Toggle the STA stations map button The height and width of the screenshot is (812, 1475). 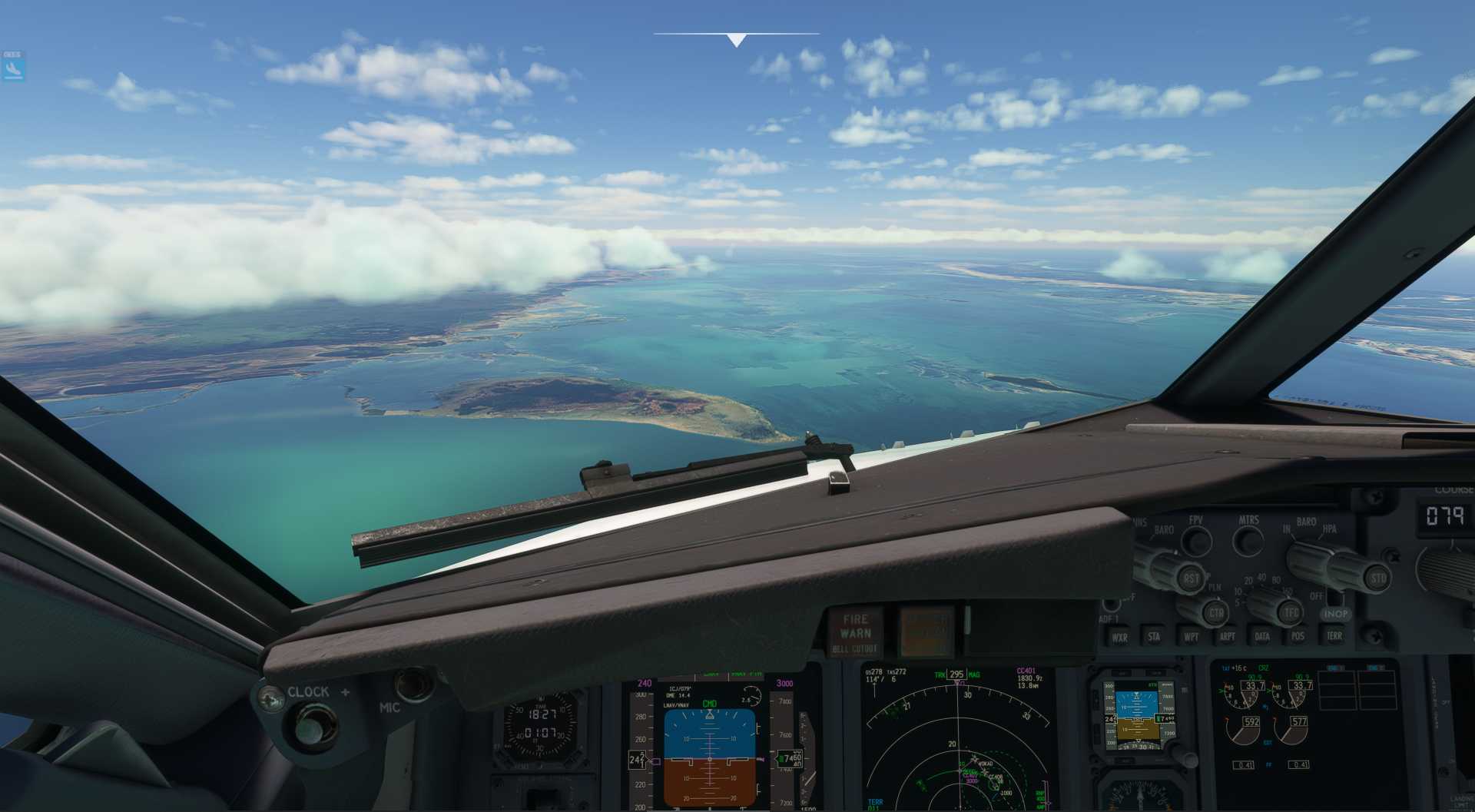point(1154,636)
